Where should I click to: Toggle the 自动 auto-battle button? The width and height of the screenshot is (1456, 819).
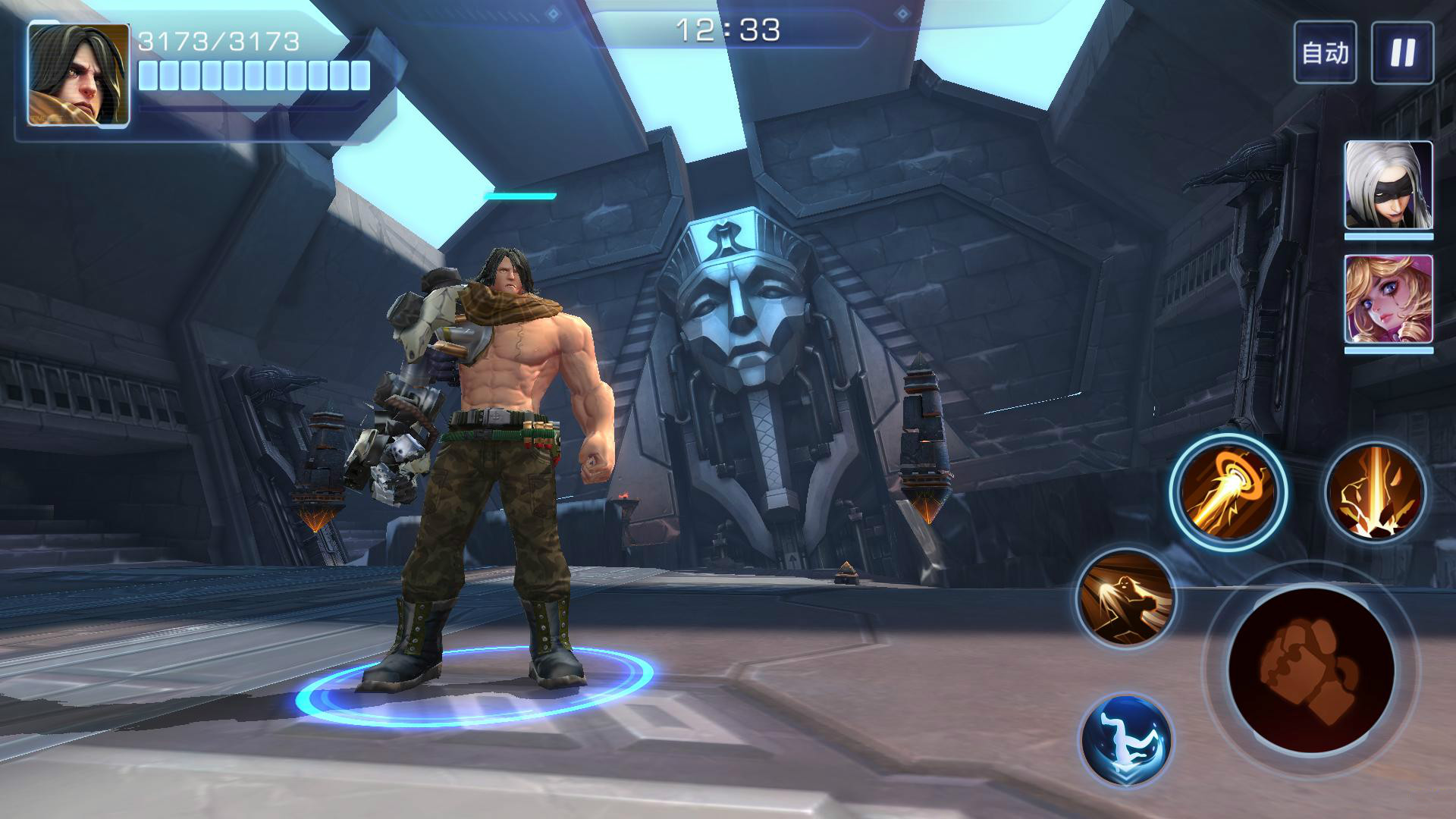[x=1325, y=52]
